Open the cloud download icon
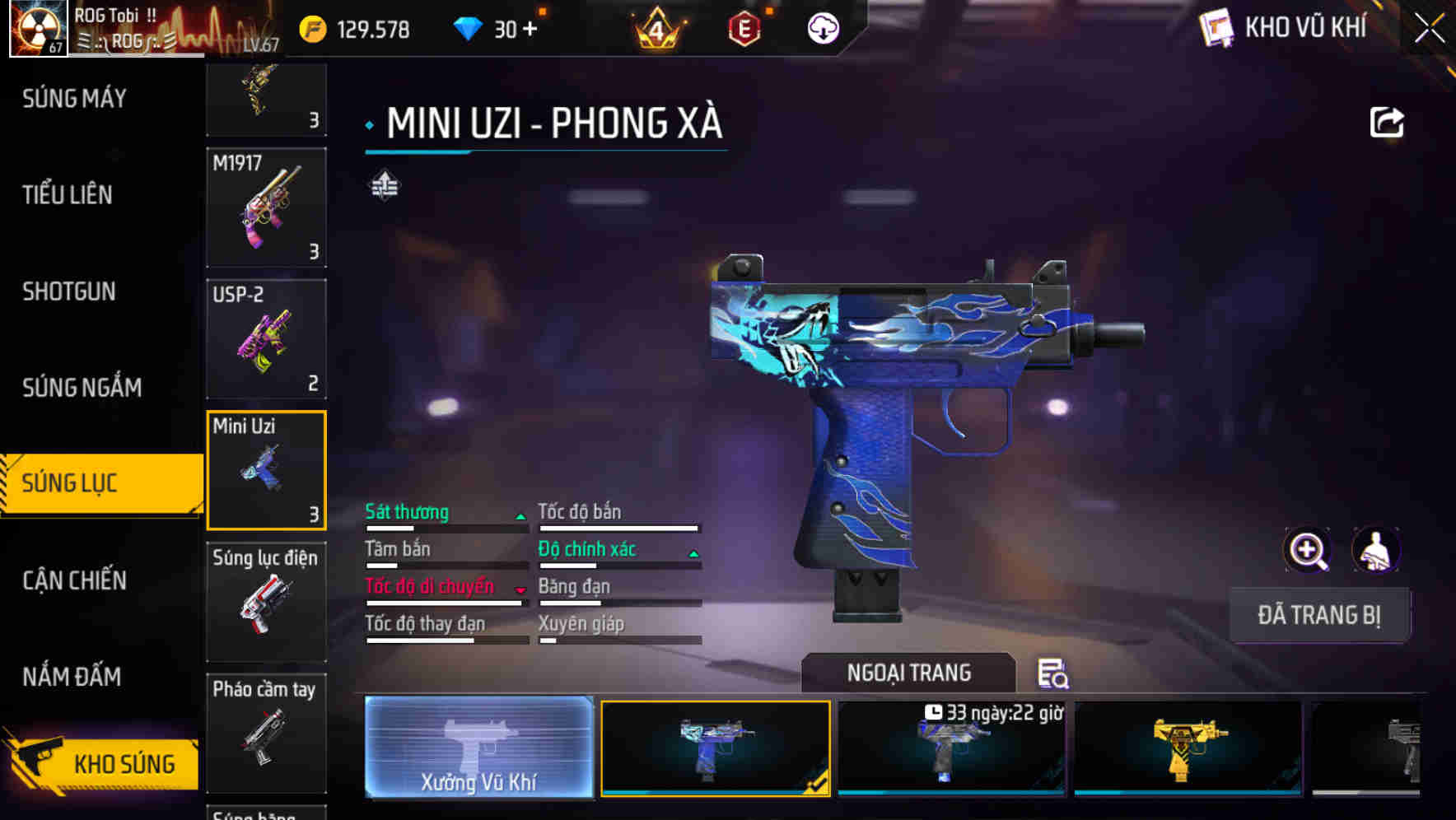 tap(823, 29)
